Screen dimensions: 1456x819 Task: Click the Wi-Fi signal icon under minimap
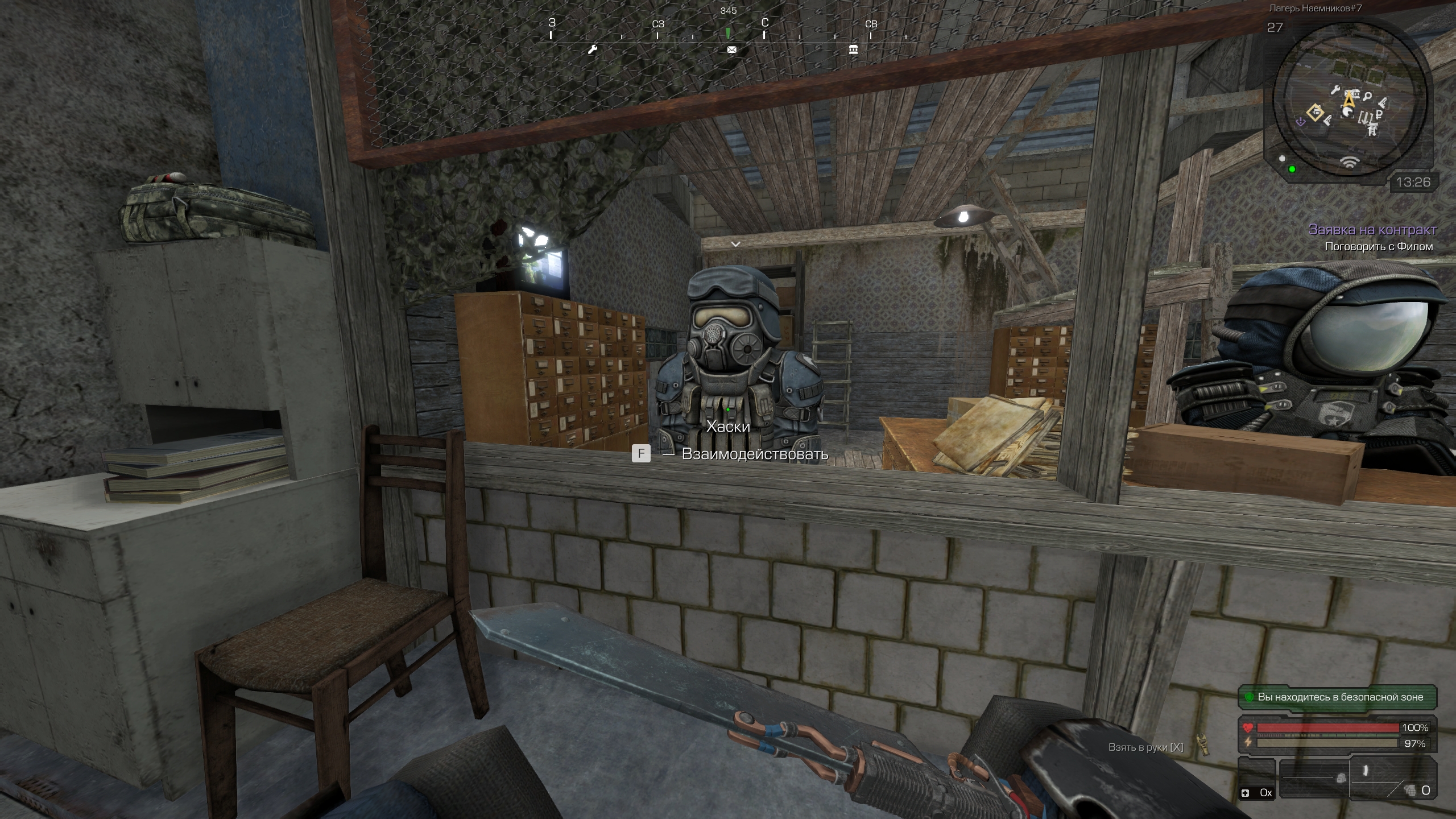1350,163
